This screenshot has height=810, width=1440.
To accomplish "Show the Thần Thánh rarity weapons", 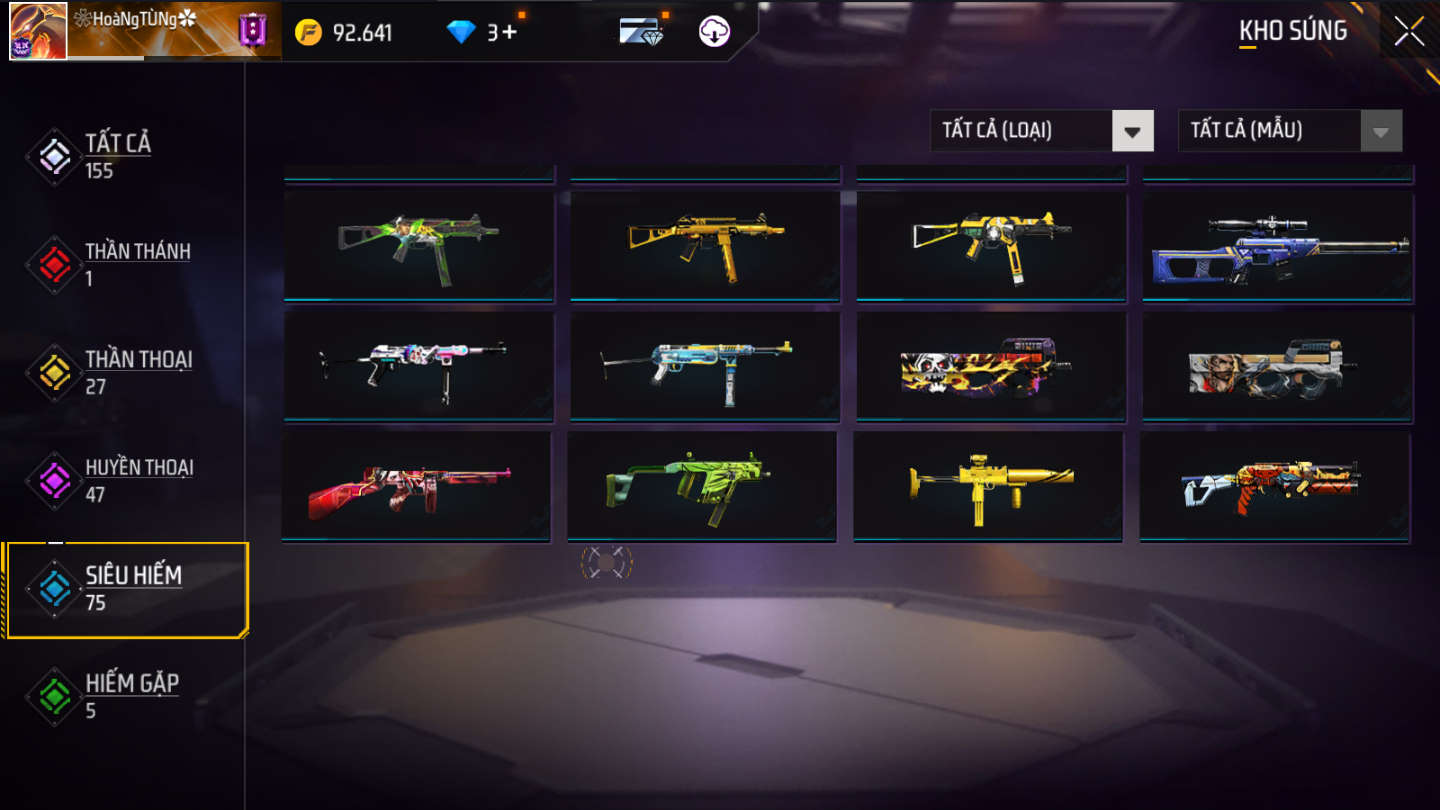I will tap(136, 264).
